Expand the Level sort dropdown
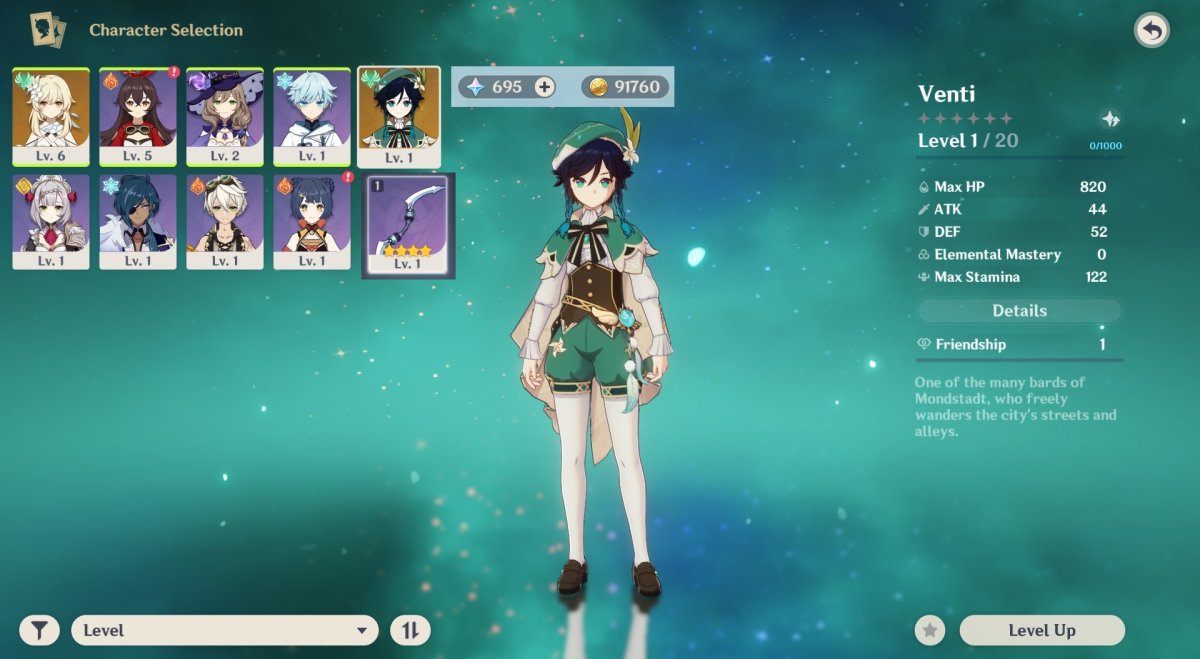Screen dimensions: 1200x659 (x=225, y=630)
